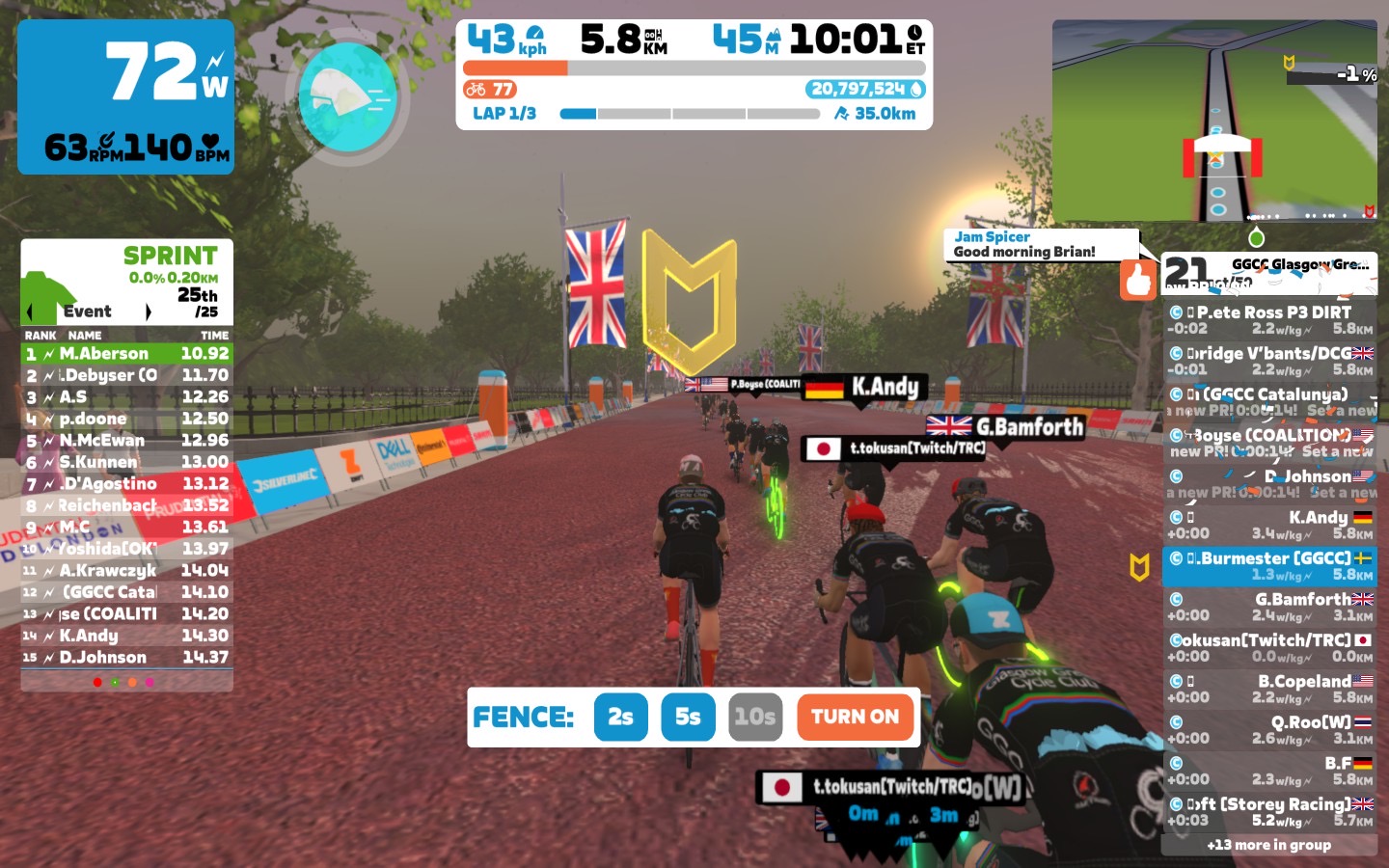Viewport: 1389px width, 868px height.
Task: Show the 13 more riders in group
Action: [x=1268, y=845]
